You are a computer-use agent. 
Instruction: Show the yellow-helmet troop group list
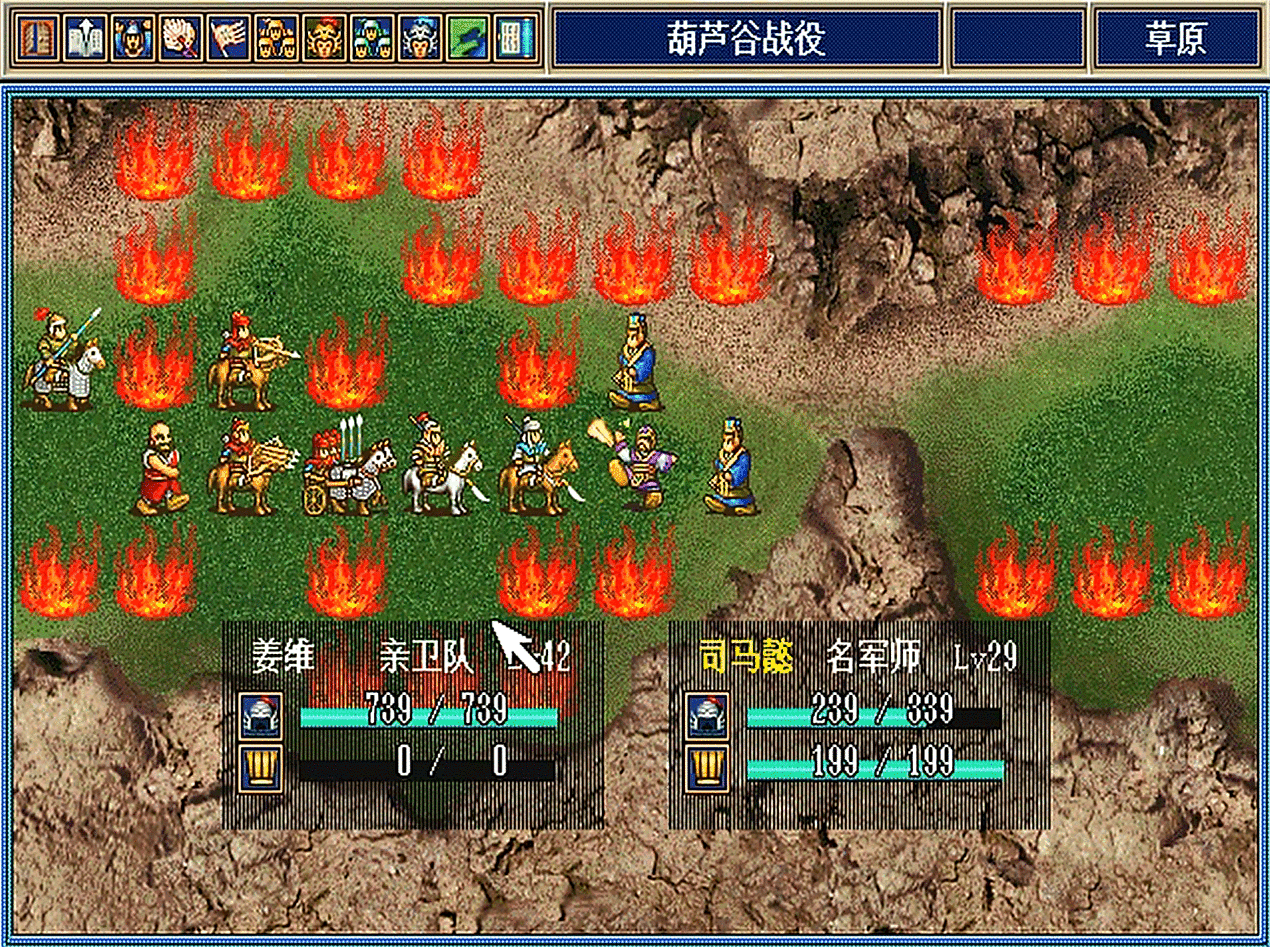[276, 38]
